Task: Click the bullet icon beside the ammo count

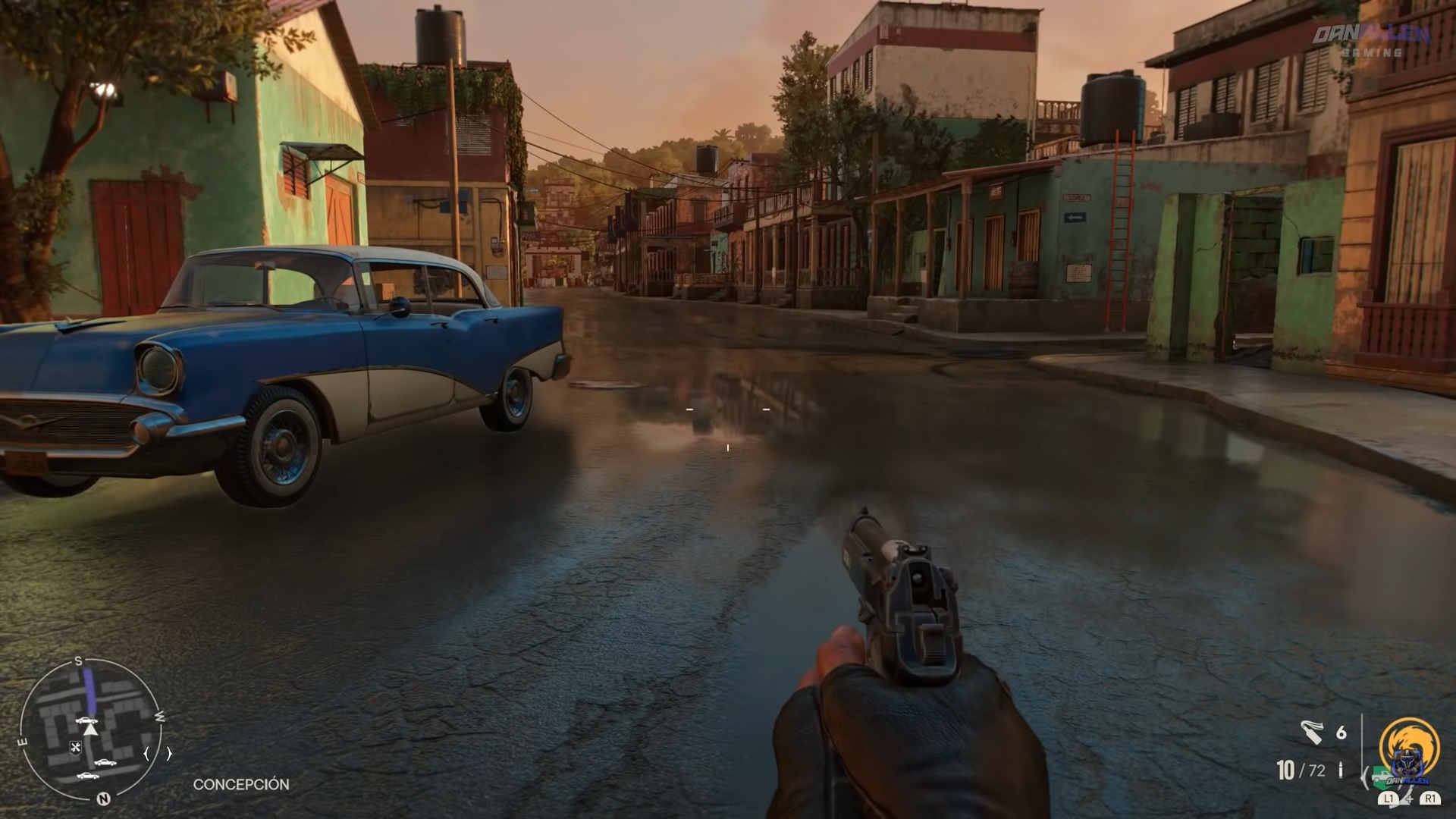Action: pyautogui.click(x=1341, y=770)
